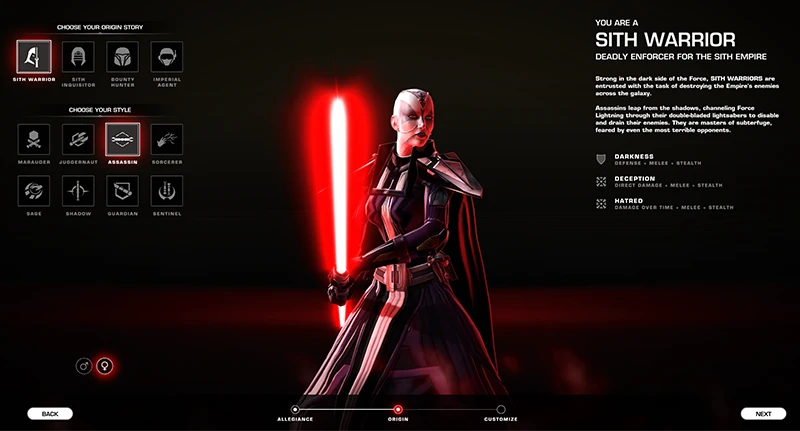Select the female gender symbol
The height and width of the screenshot is (431, 800).
tap(104, 366)
